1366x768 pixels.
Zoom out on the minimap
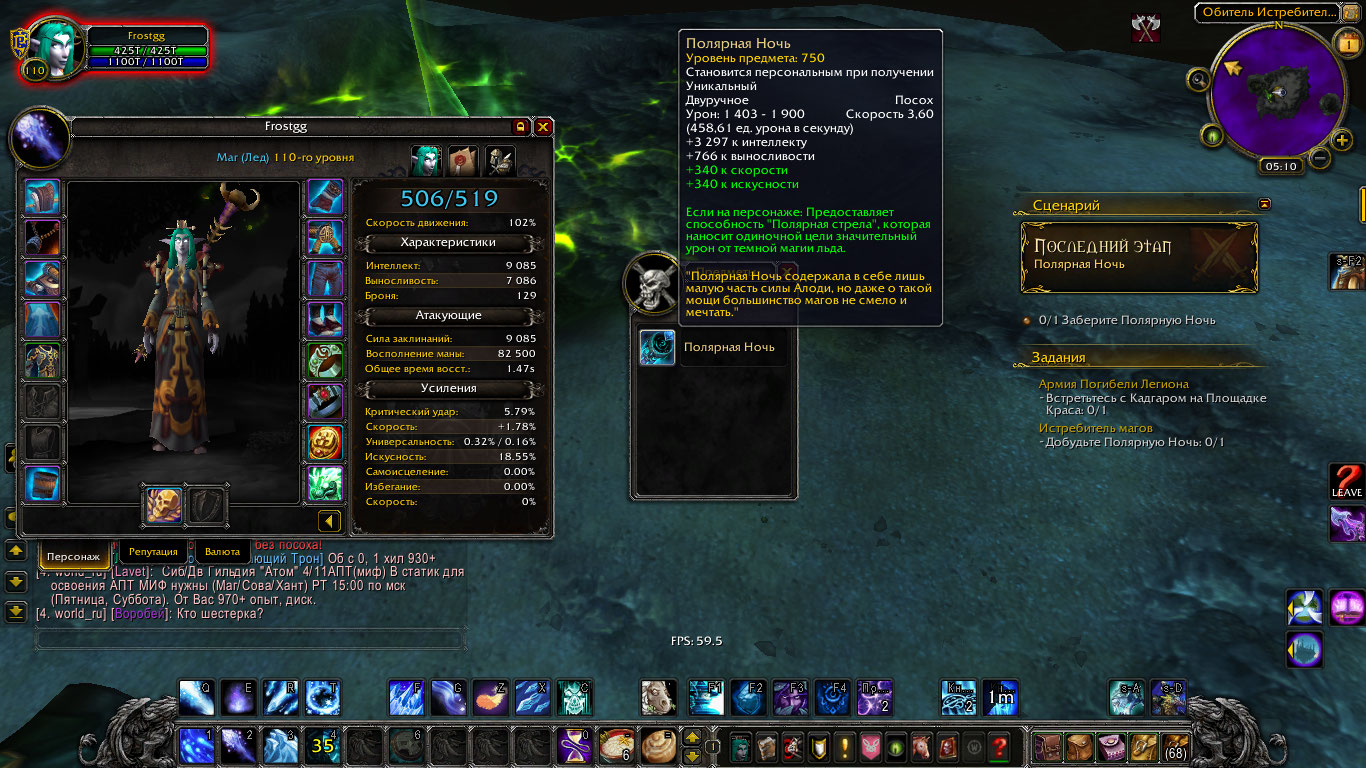[x=1320, y=158]
